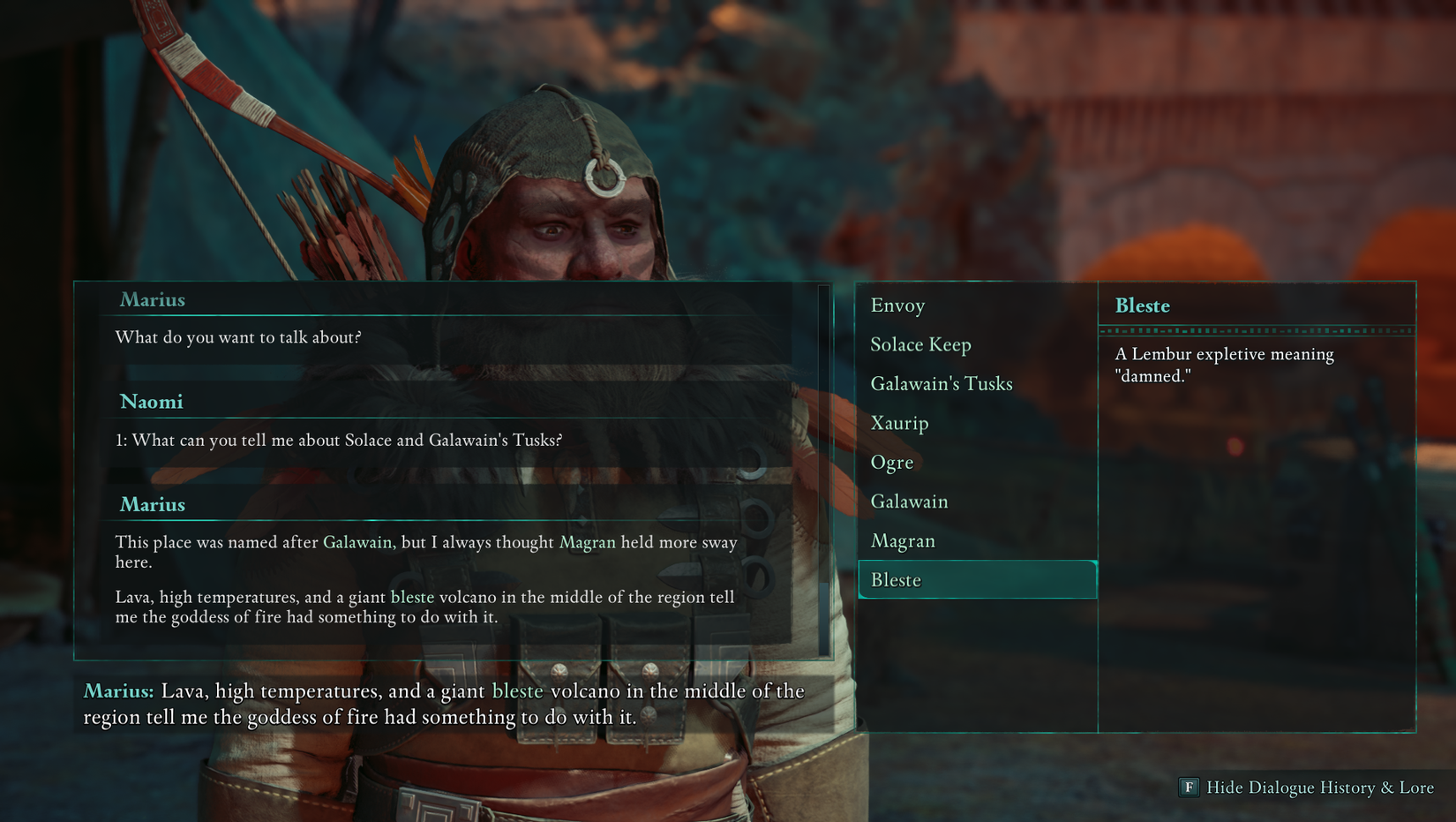The height and width of the screenshot is (822, 1456).
Task: Open the Ogre lore topic
Action: pyautogui.click(x=892, y=462)
